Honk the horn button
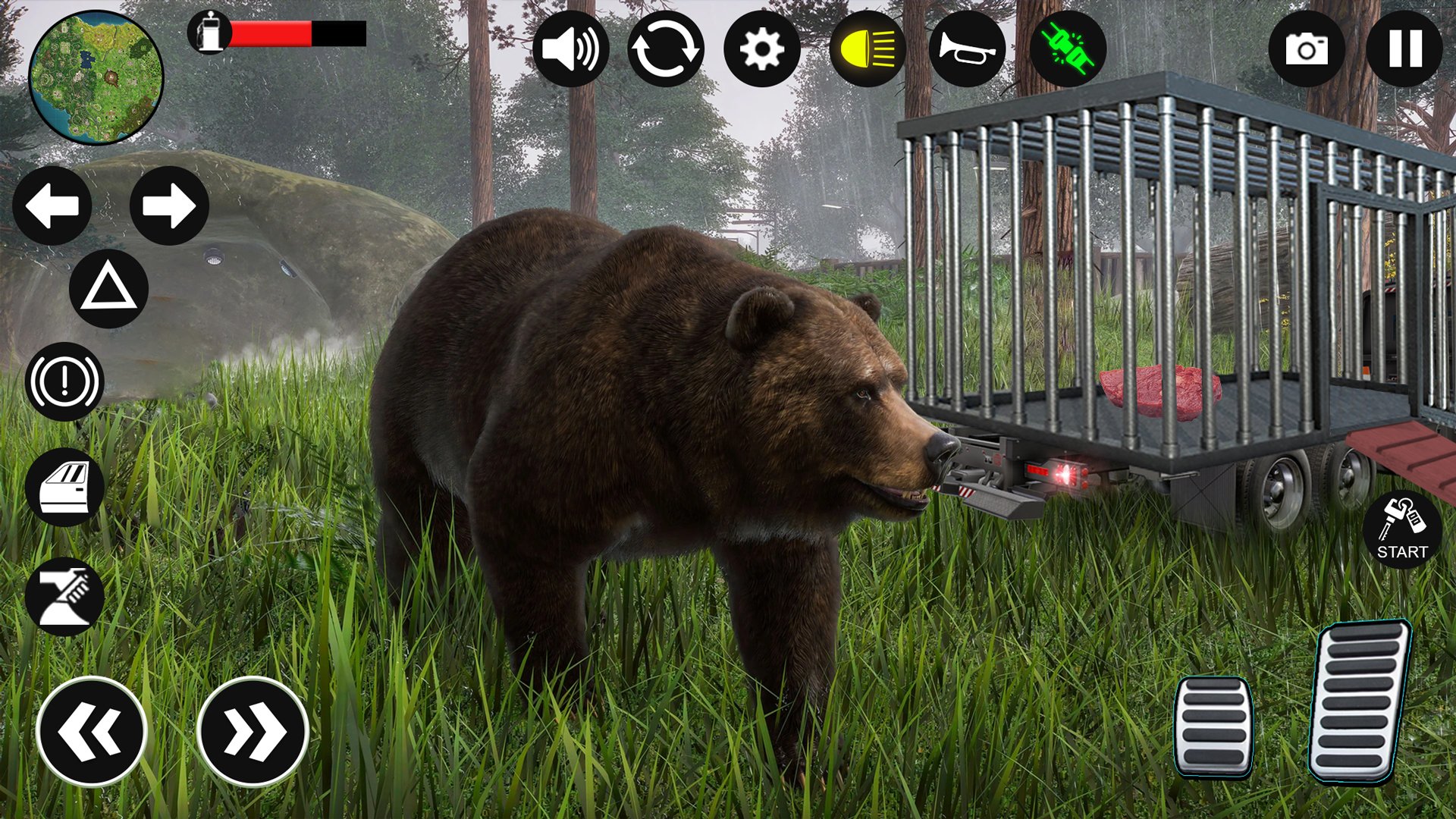 967,49
